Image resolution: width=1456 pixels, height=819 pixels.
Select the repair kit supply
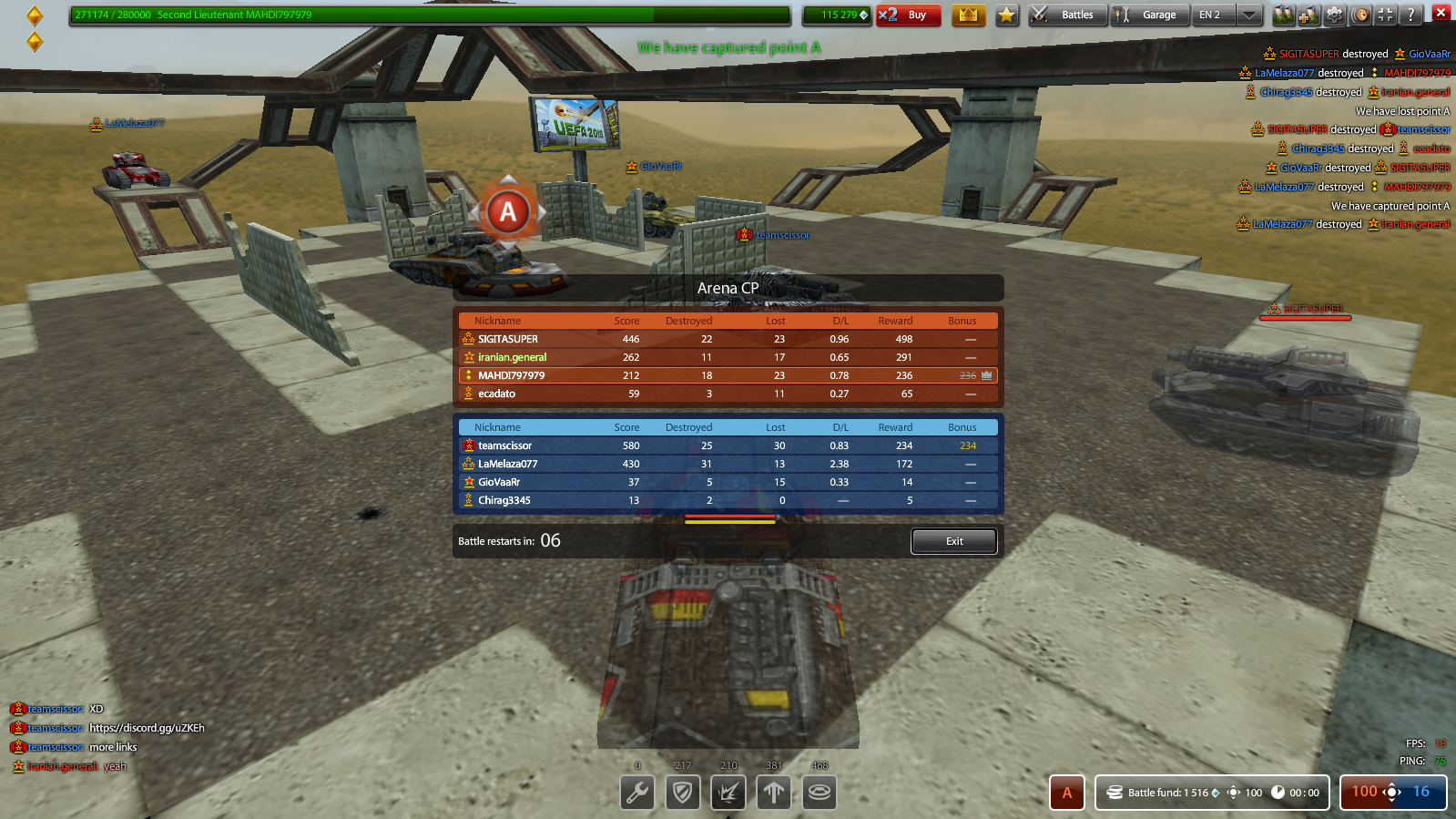coord(636,793)
